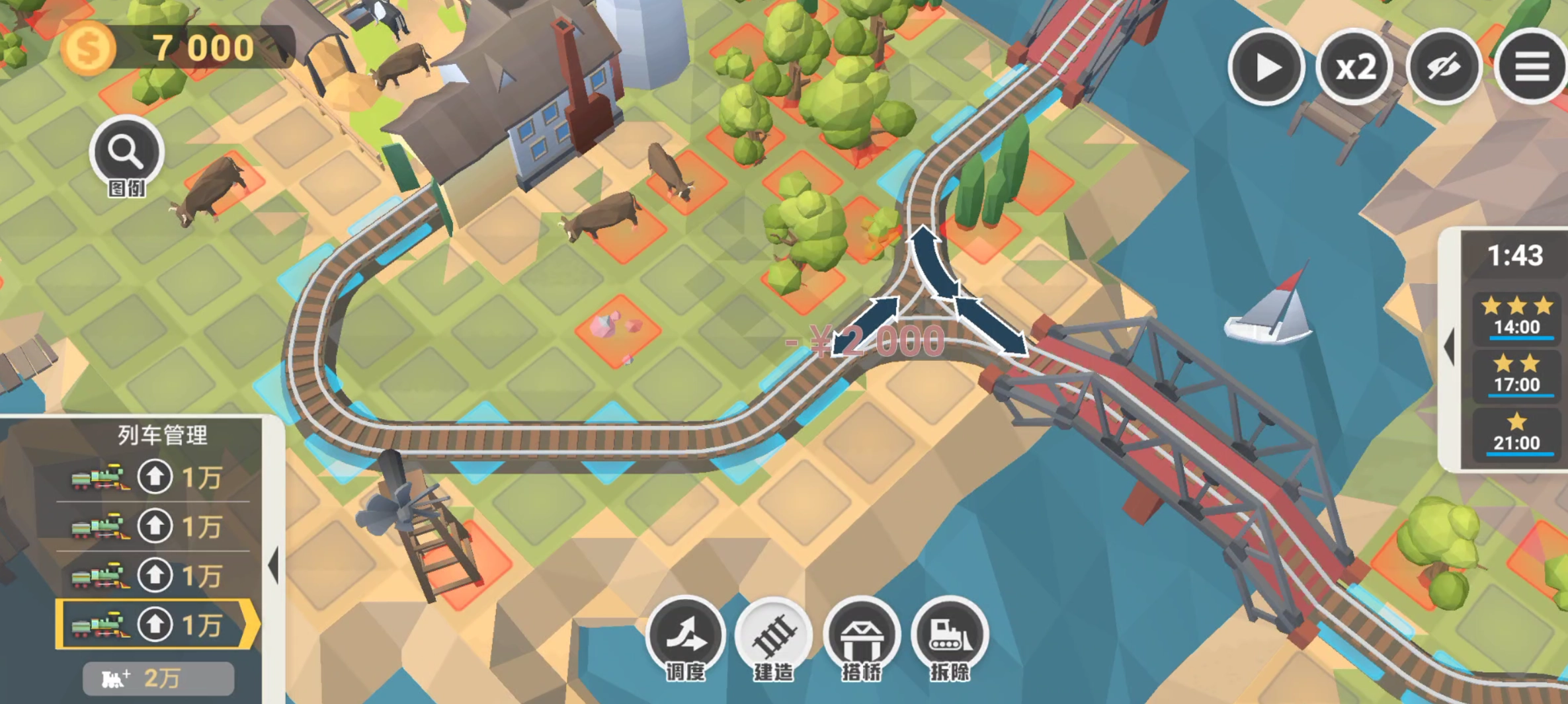The image size is (1568, 704).
Task: Start the trains with the play button
Action: coord(1266,67)
